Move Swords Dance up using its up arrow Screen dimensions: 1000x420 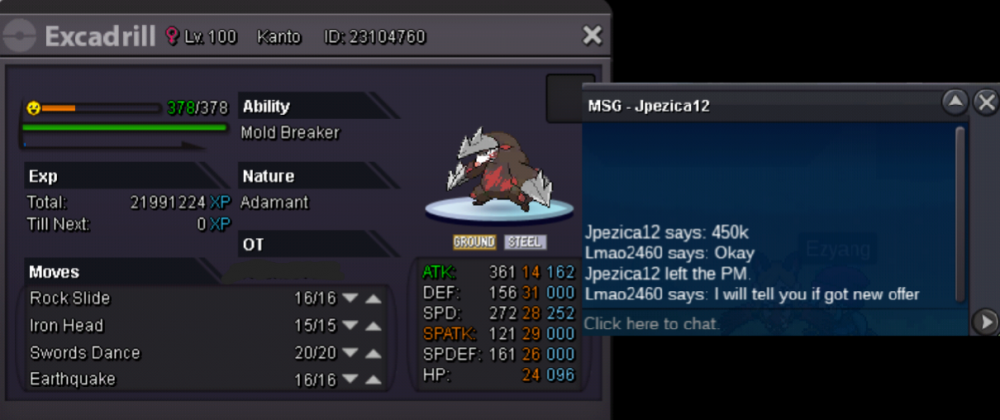point(373,353)
